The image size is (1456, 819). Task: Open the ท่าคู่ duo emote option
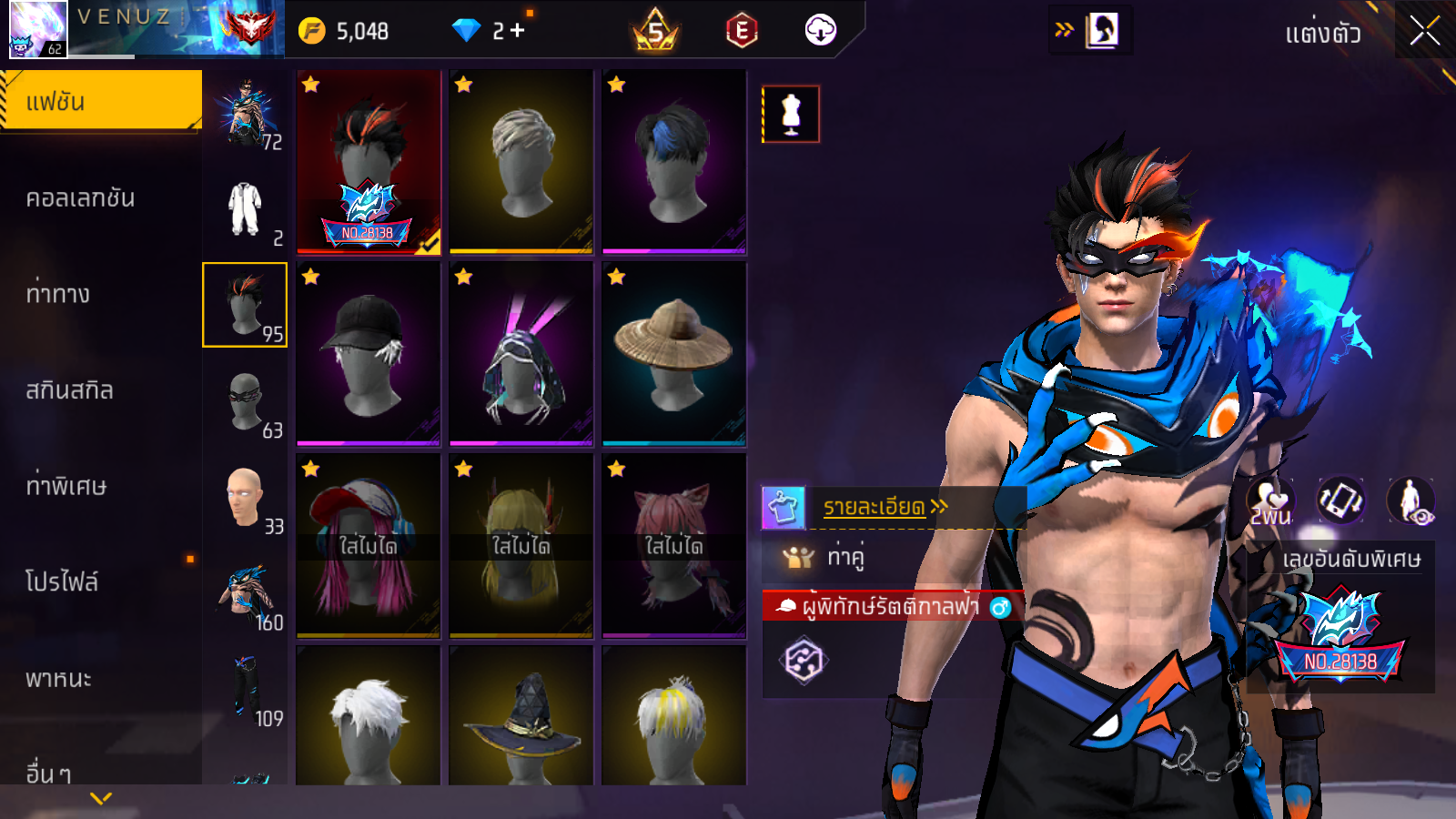tap(845, 556)
